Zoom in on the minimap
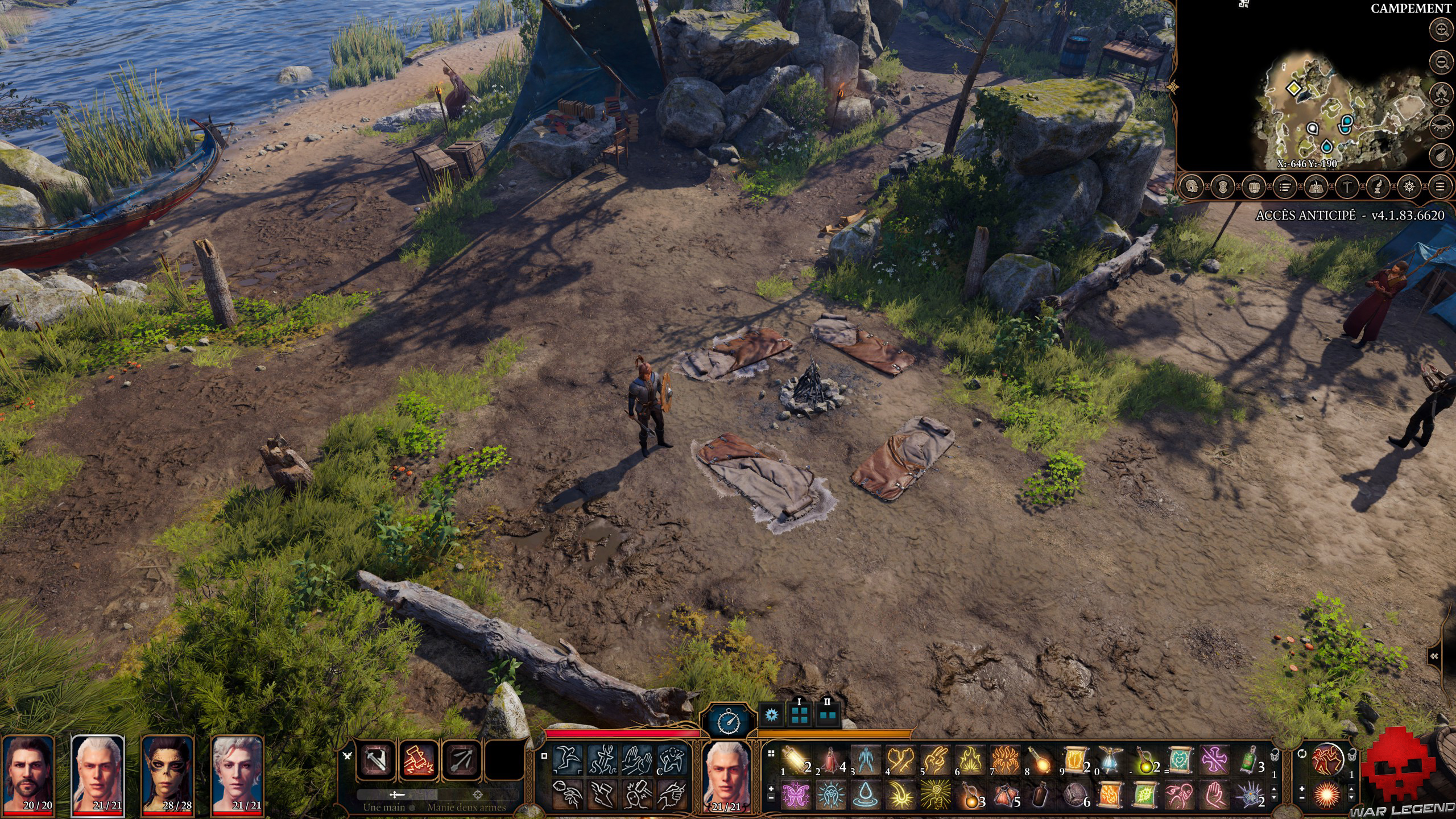Image resolution: width=1456 pixels, height=819 pixels. [x=1442, y=30]
